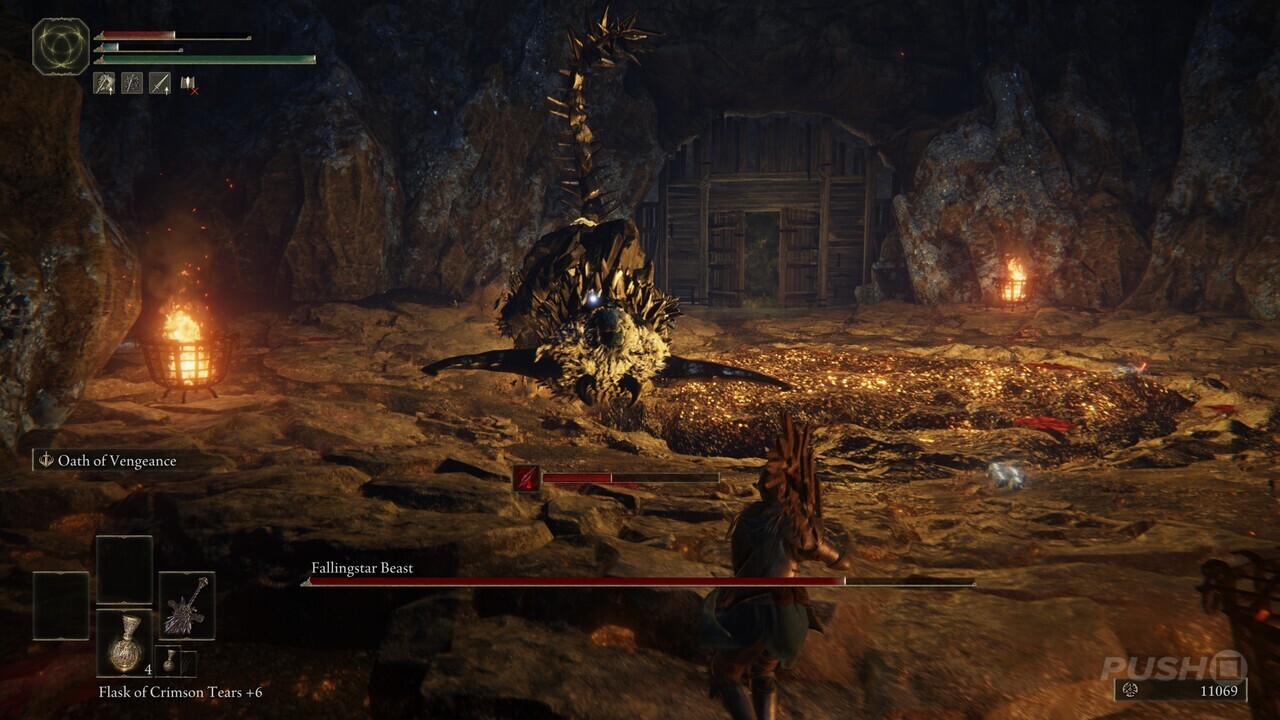Select the small secondary flask thumbnail

point(170,661)
